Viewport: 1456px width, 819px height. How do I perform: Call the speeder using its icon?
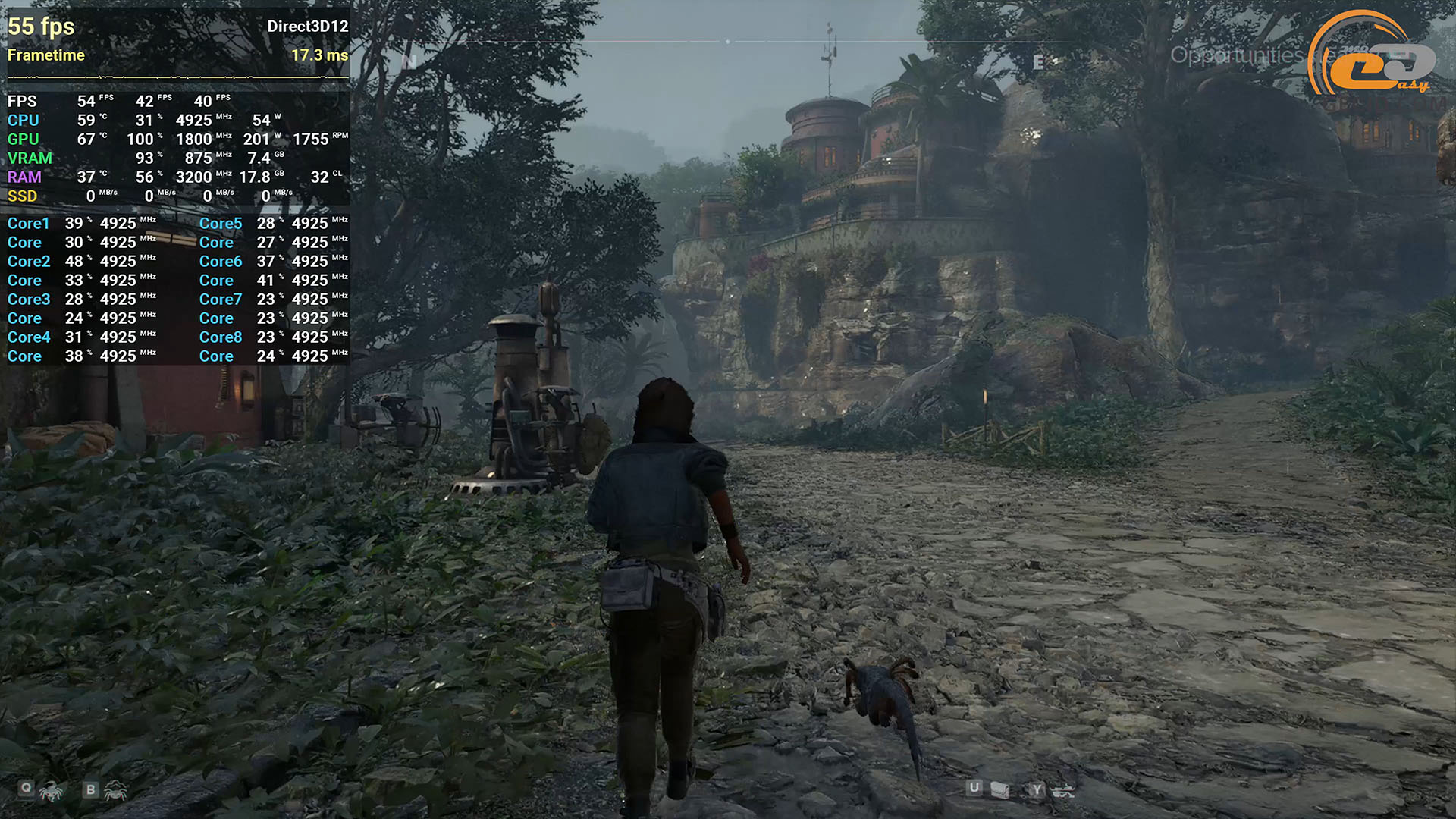[1062, 791]
